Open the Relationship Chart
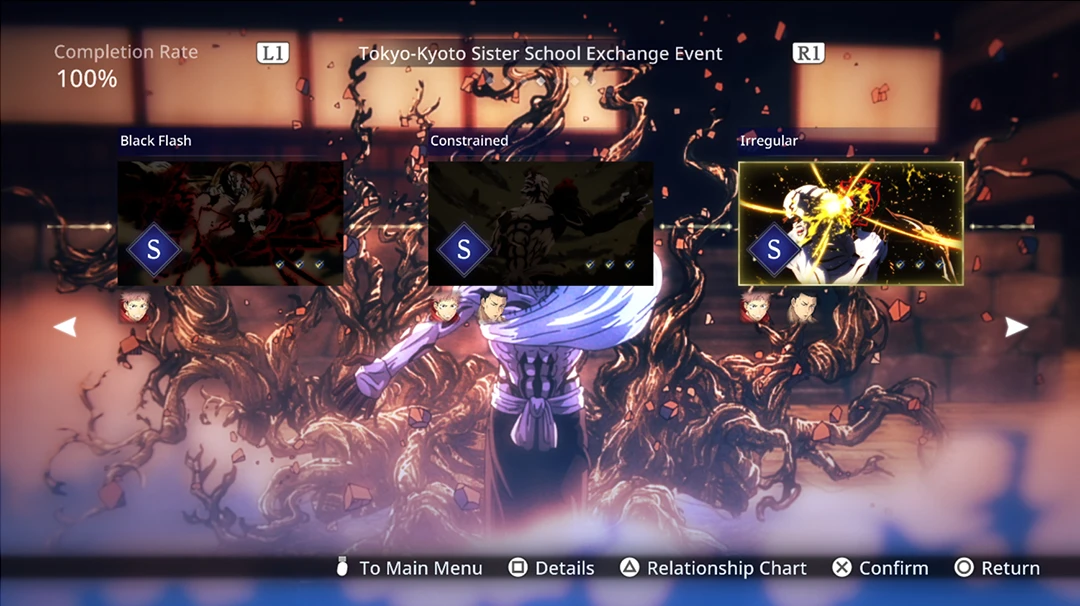The image size is (1080, 606). (713, 568)
